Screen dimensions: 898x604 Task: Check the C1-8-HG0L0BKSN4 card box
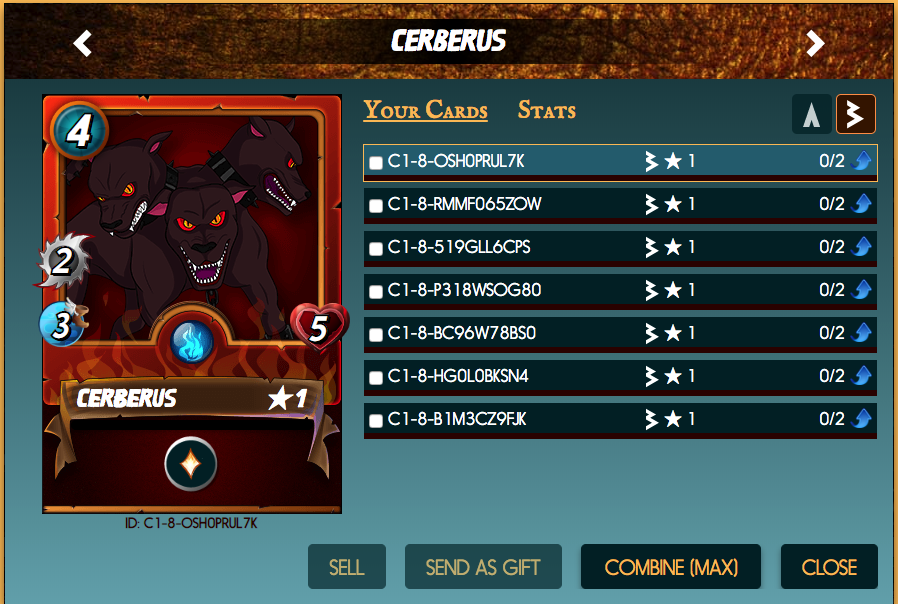click(x=376, y=378)
